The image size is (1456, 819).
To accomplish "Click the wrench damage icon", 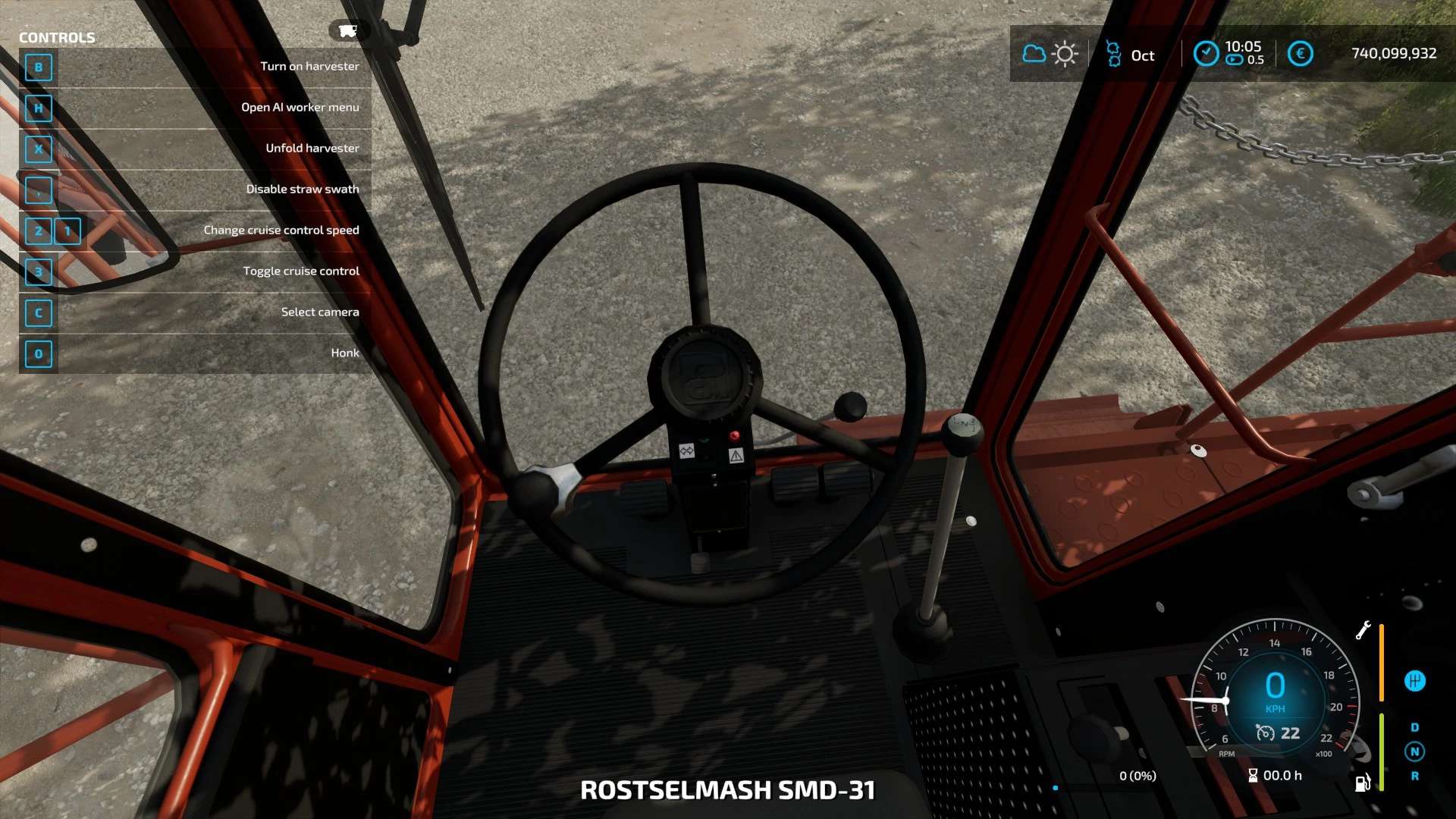I will (1363, 630).
